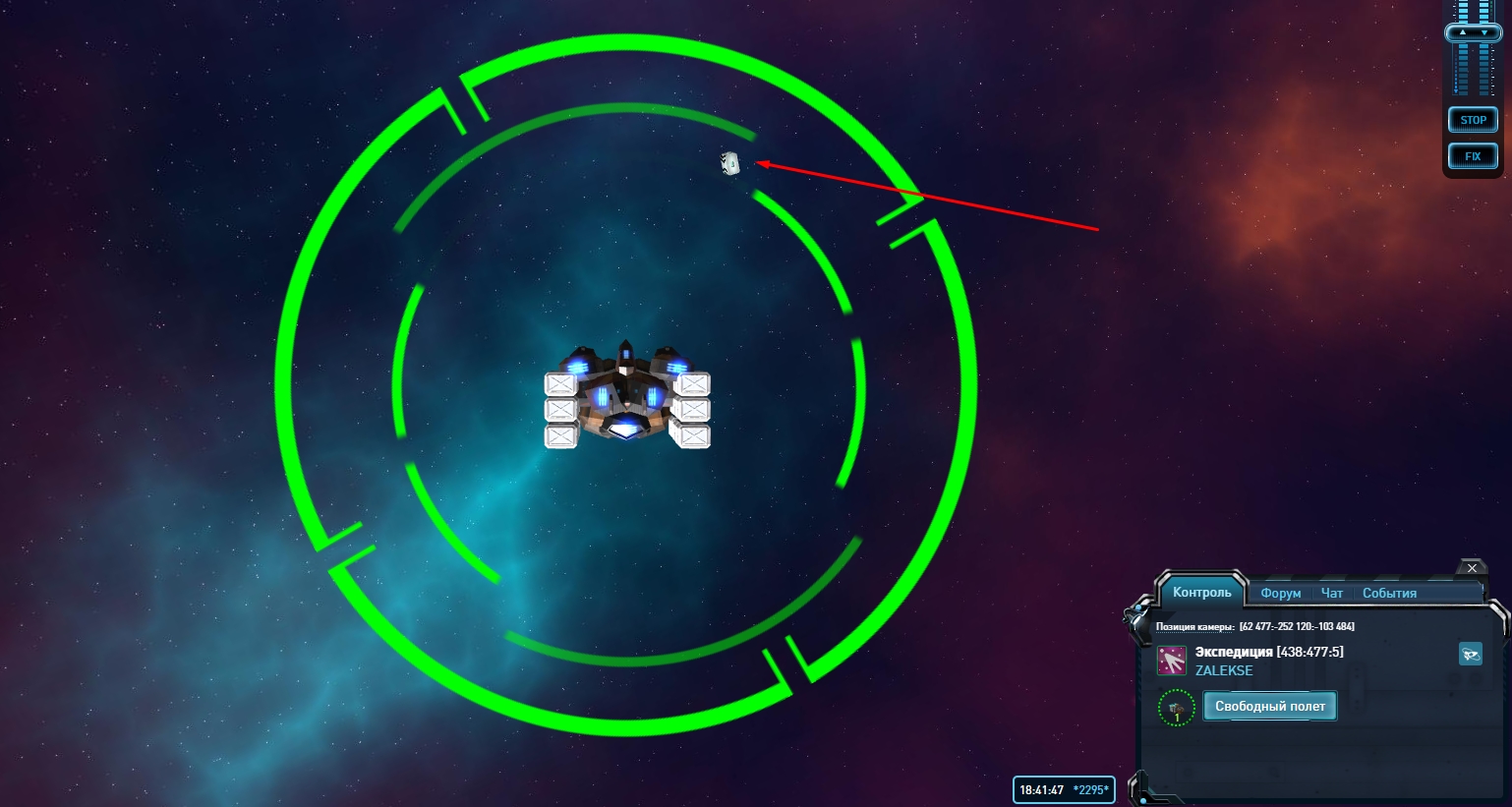
Task: Click the speed slider handle with arrows
Action: coord(1473,32)
